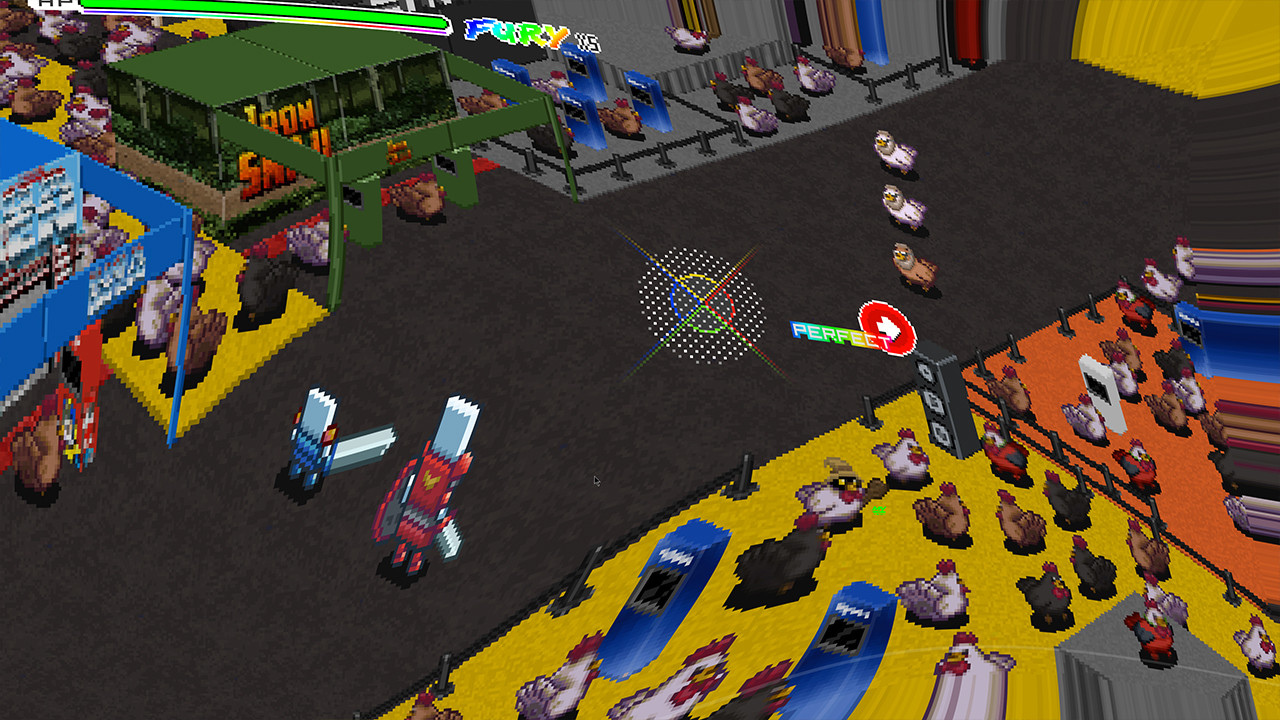Click the mouse cursor arrow in the center

[596, 481]
